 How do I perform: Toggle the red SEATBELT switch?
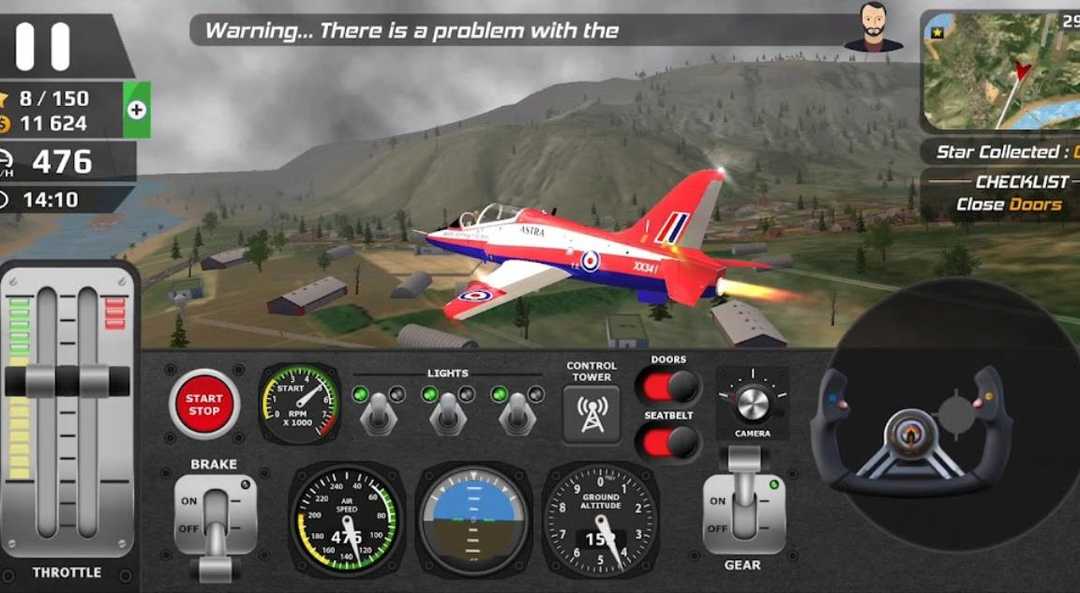668,441
